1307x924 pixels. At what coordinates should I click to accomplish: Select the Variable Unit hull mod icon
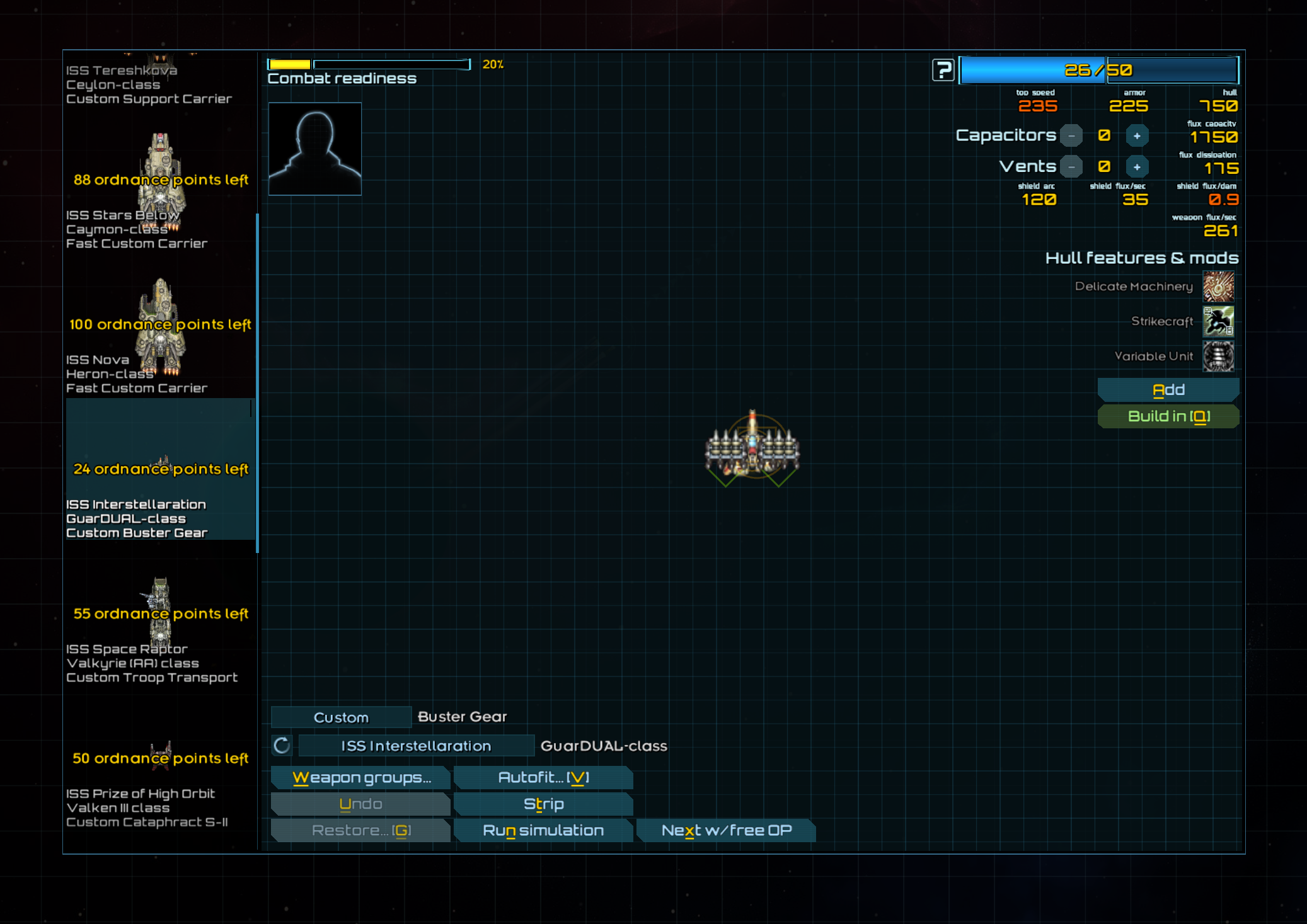[x=1218, y=356]
